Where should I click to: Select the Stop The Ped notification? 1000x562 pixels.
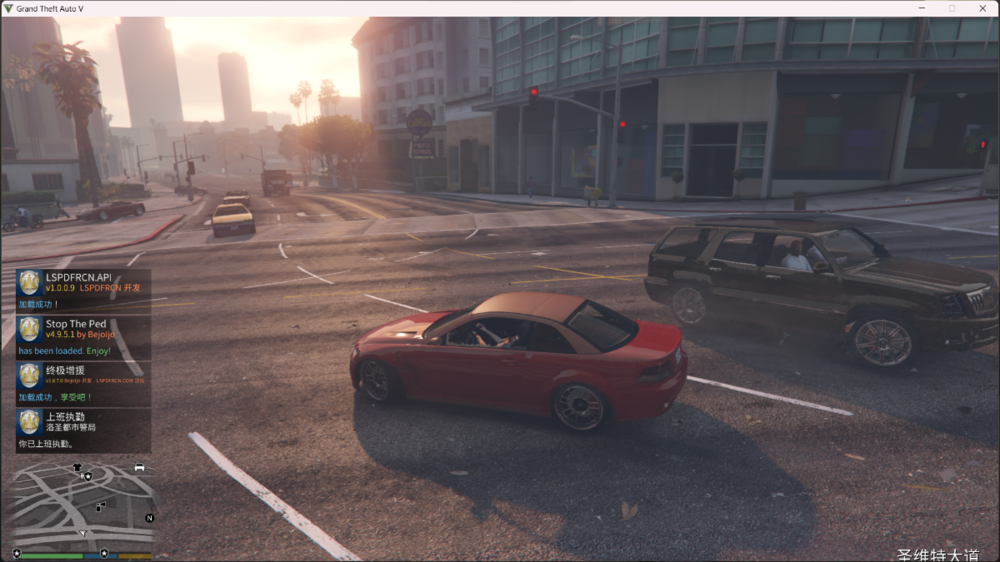[x=83, y=337]
